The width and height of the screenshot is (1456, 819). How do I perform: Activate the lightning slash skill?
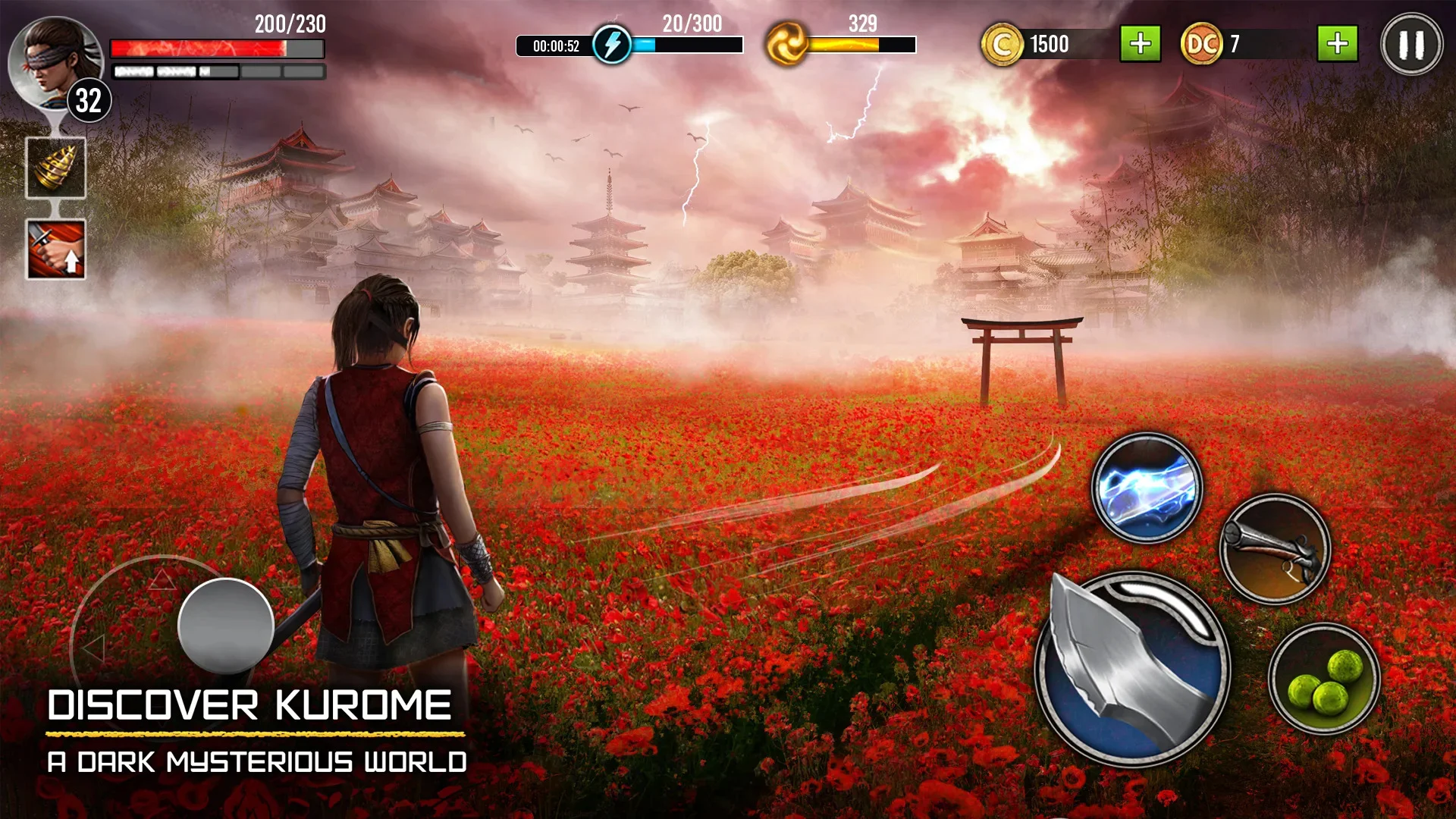[1147, 489]
